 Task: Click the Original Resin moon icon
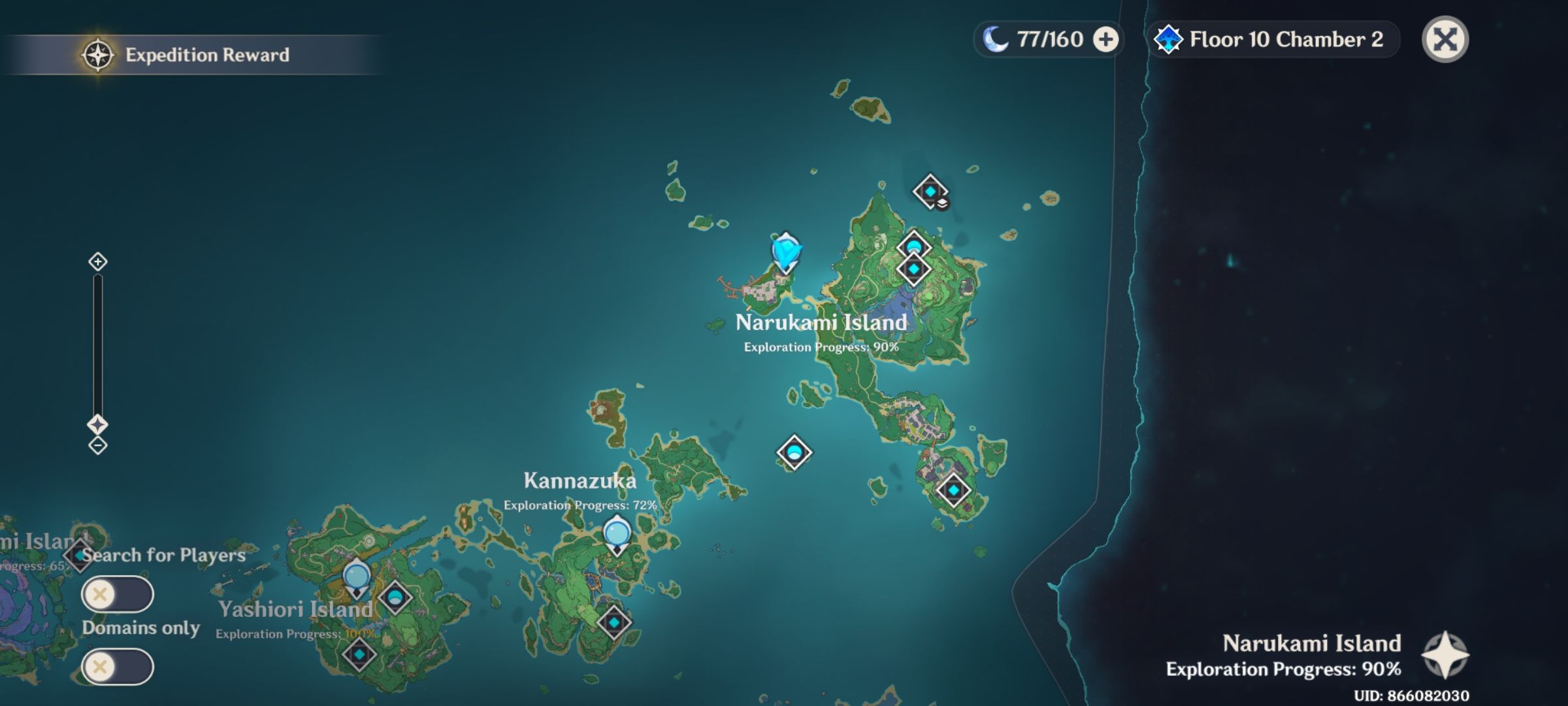click(999, 39)
